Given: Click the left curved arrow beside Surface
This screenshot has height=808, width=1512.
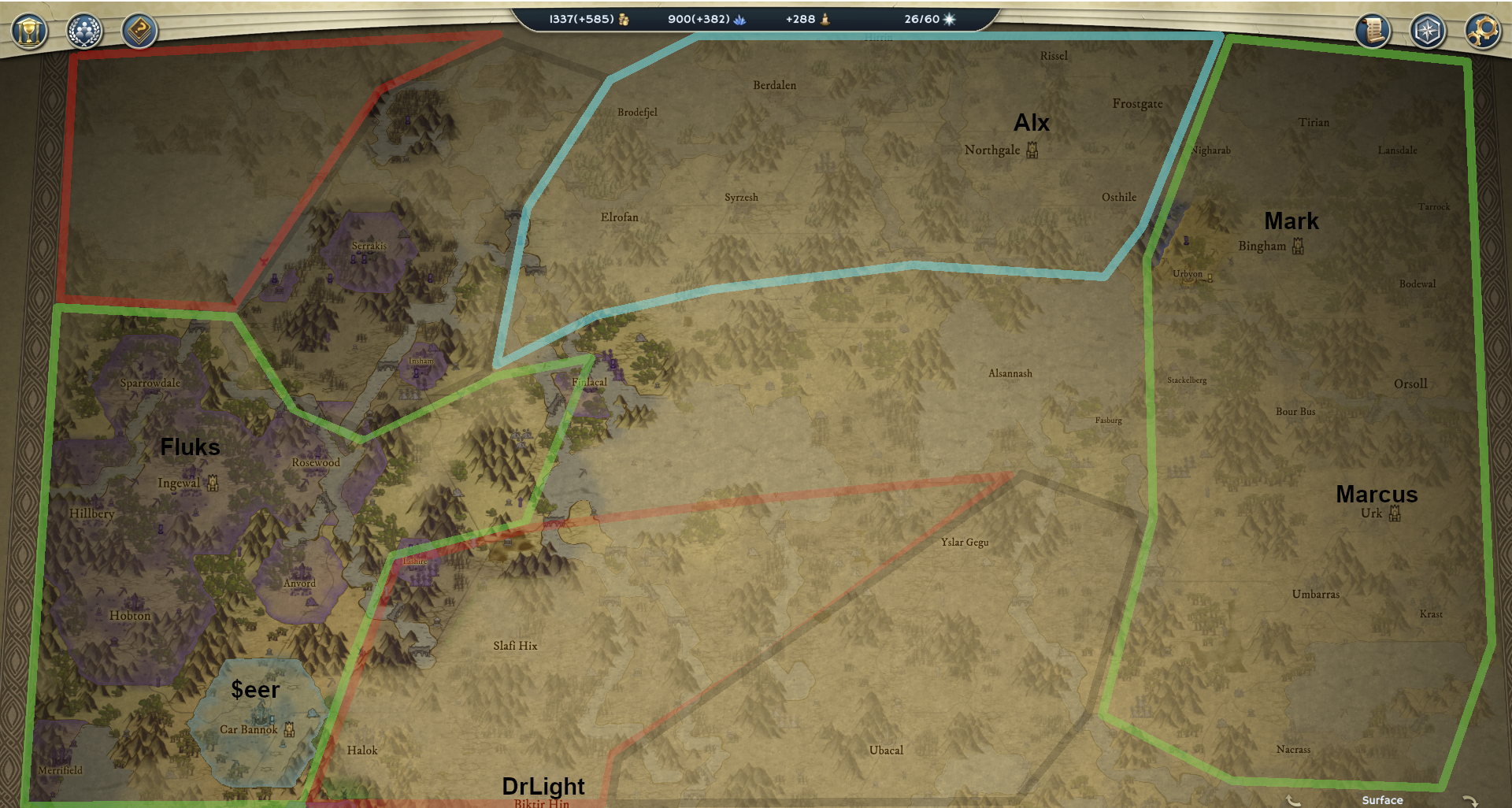Looking at the screenshot, I should coord(1293,800).
